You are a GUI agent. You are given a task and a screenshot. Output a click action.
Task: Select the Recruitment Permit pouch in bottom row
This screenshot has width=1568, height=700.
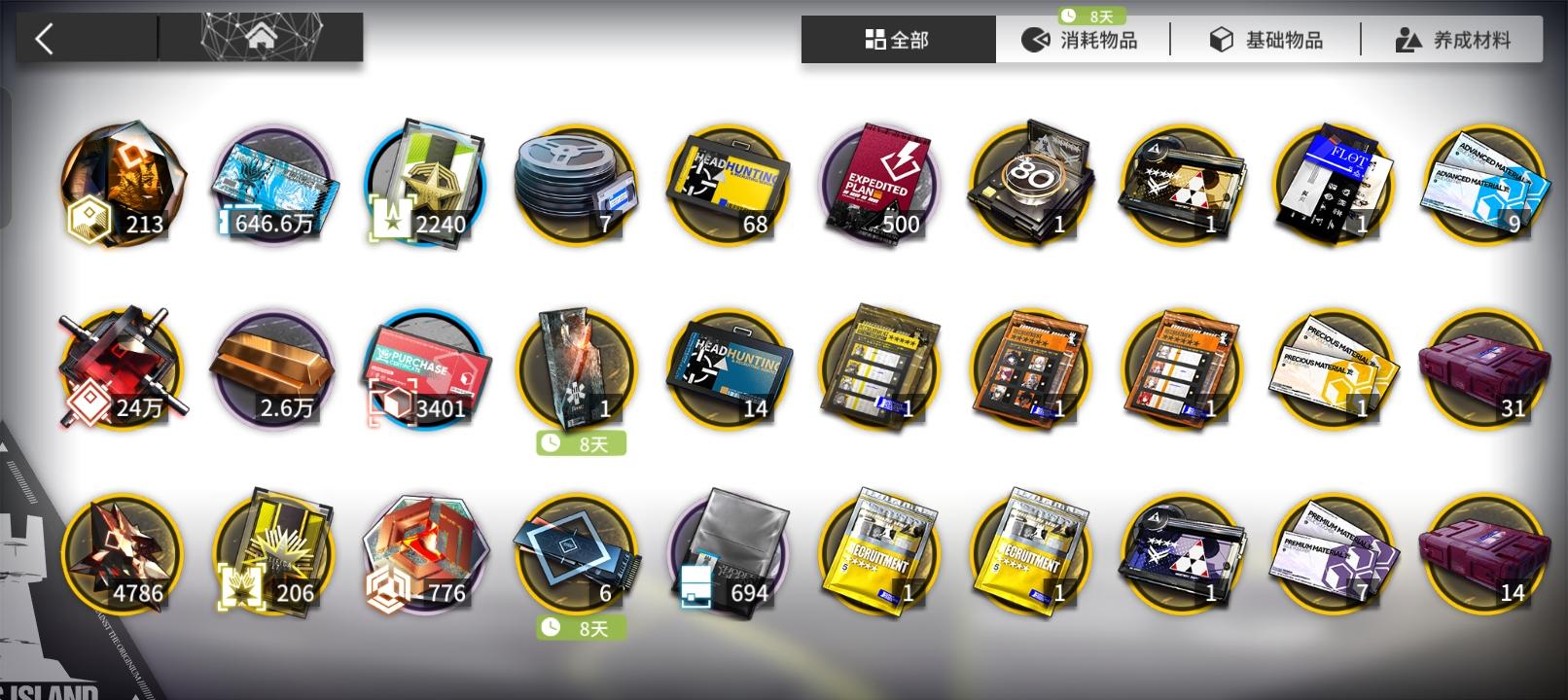pos(881,554)
